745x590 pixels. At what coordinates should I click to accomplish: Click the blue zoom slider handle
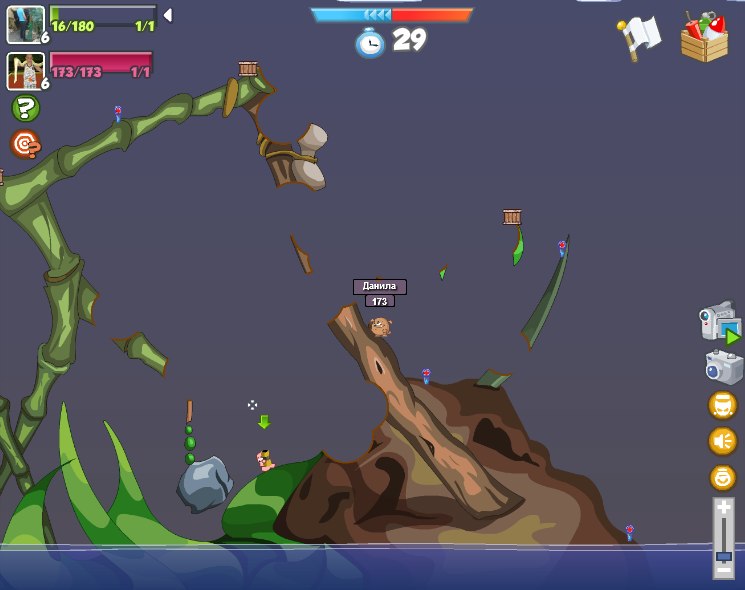[723, 555]
